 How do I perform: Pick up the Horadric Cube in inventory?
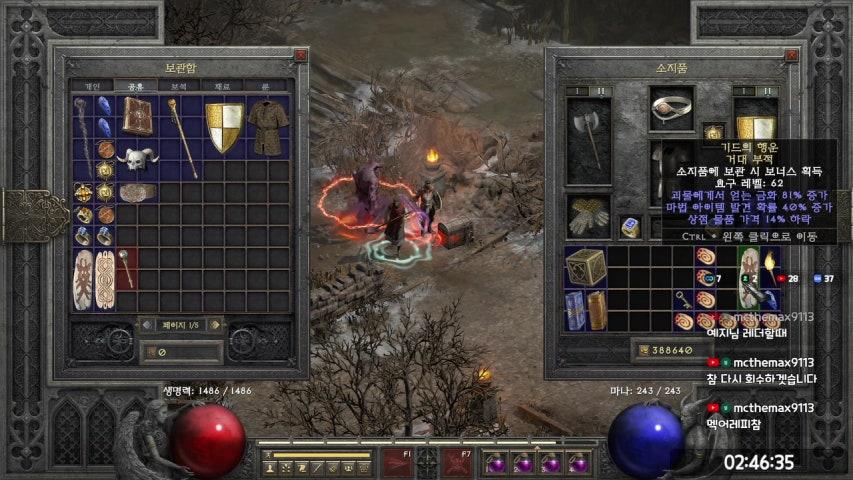[x=585, y=267]
